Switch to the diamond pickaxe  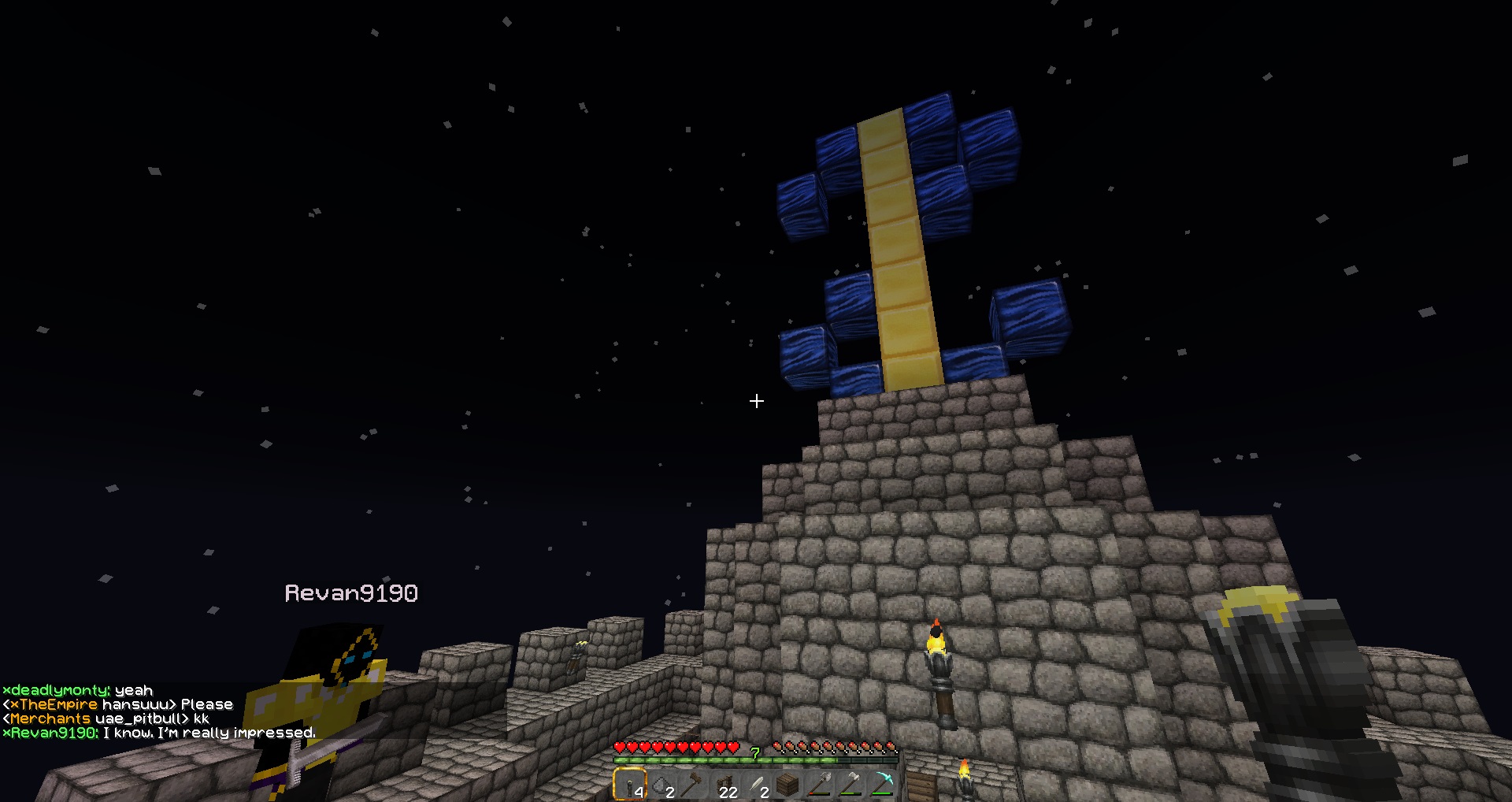[882, 785]
